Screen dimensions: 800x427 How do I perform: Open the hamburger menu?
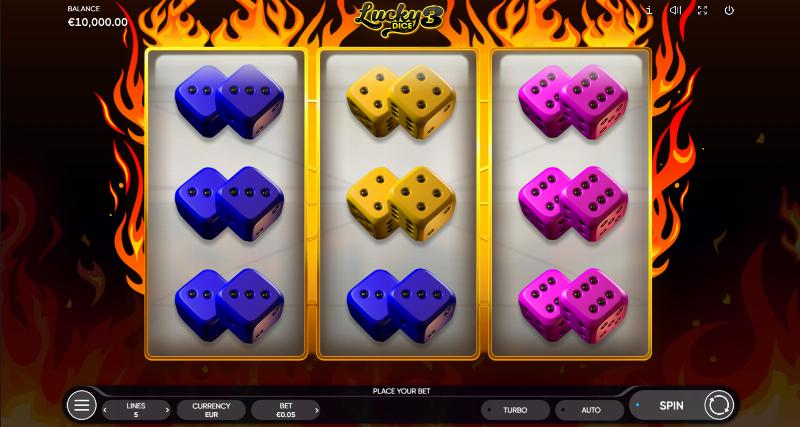pyautogui.click(x=81, y=405)
